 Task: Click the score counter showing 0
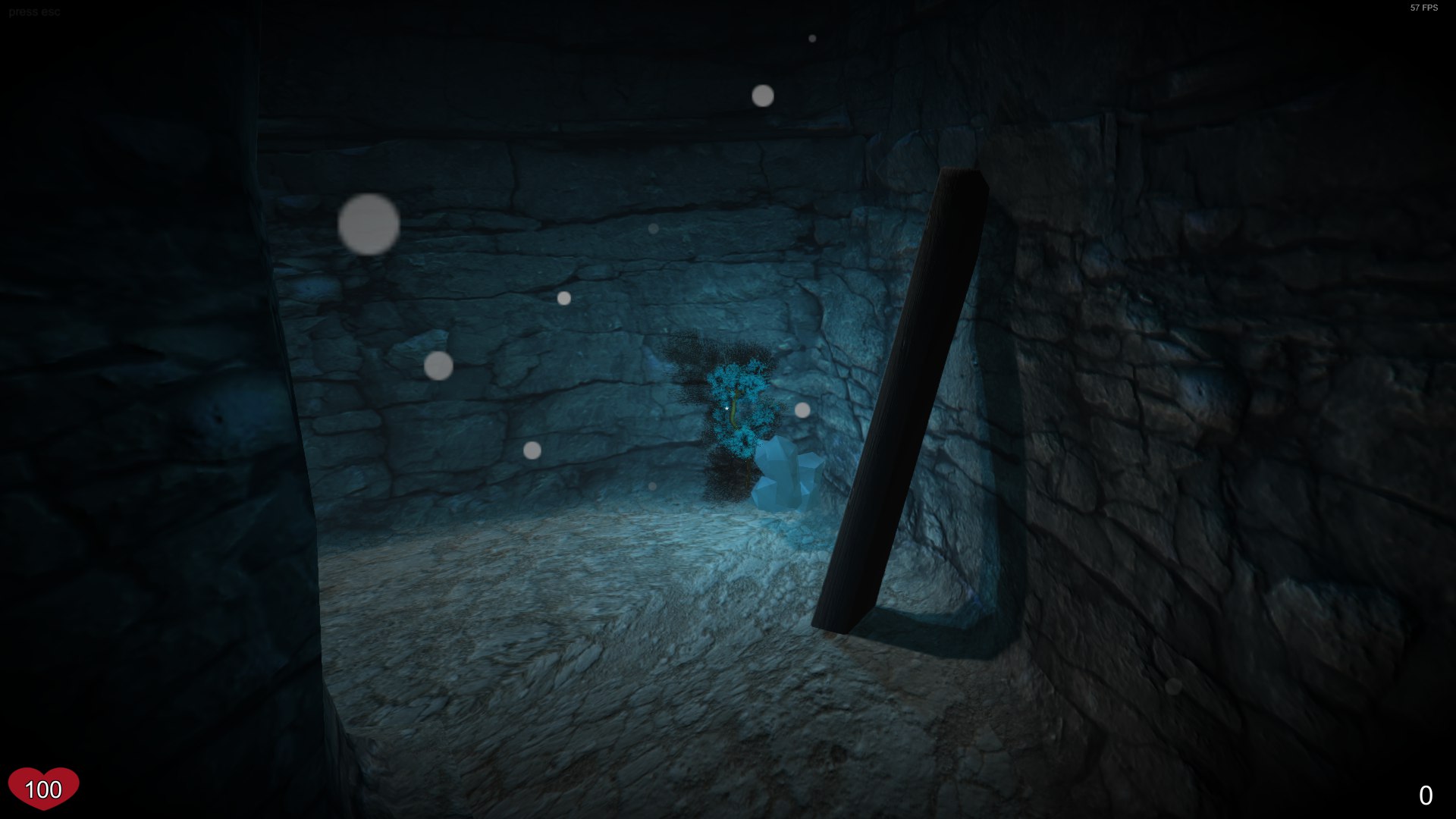tap(1428, 795)
